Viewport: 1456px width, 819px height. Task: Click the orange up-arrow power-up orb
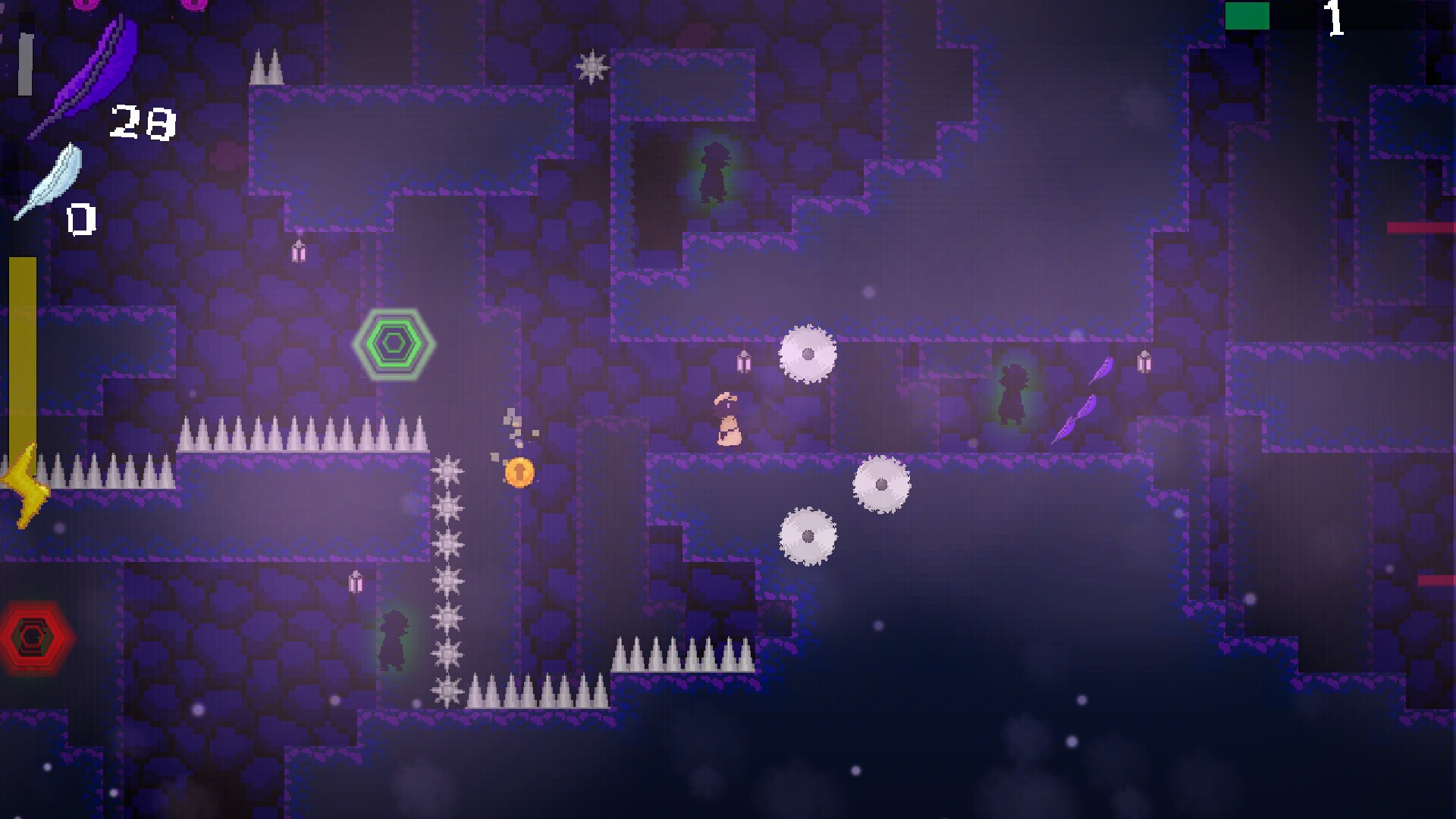click(x=518, y=471)
